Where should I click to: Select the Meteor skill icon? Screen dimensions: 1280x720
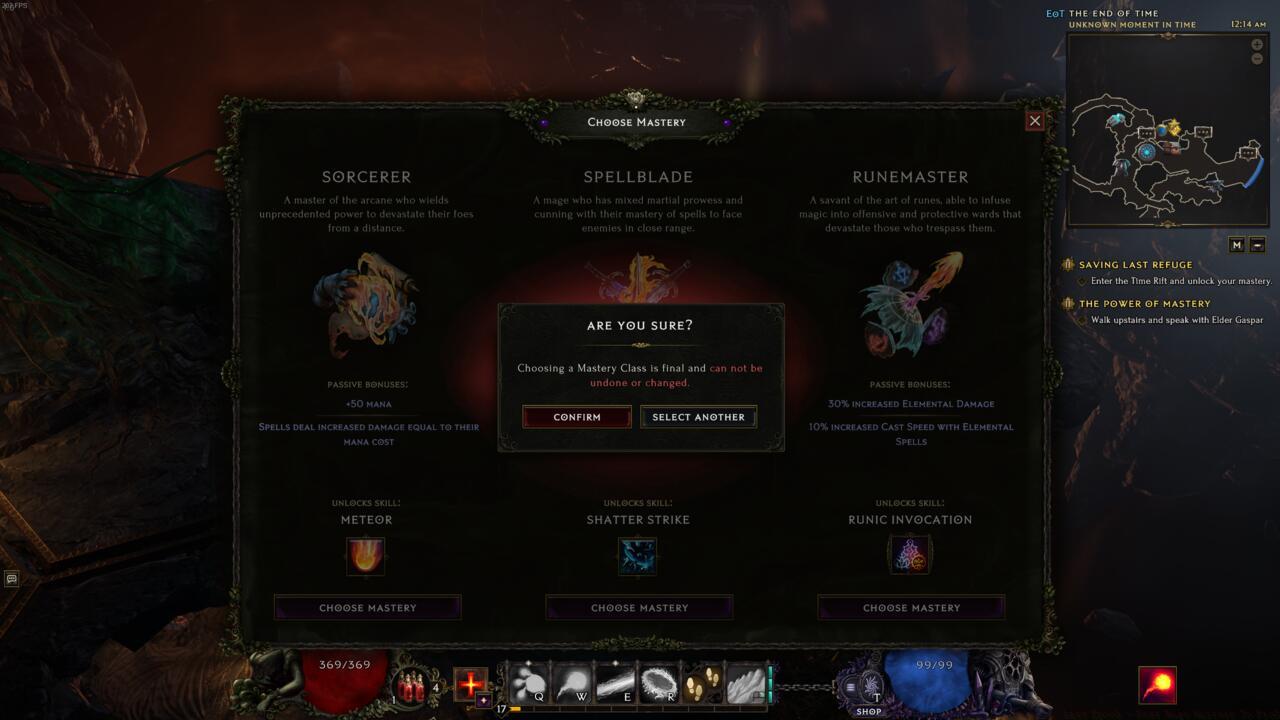tap(366, 557)
